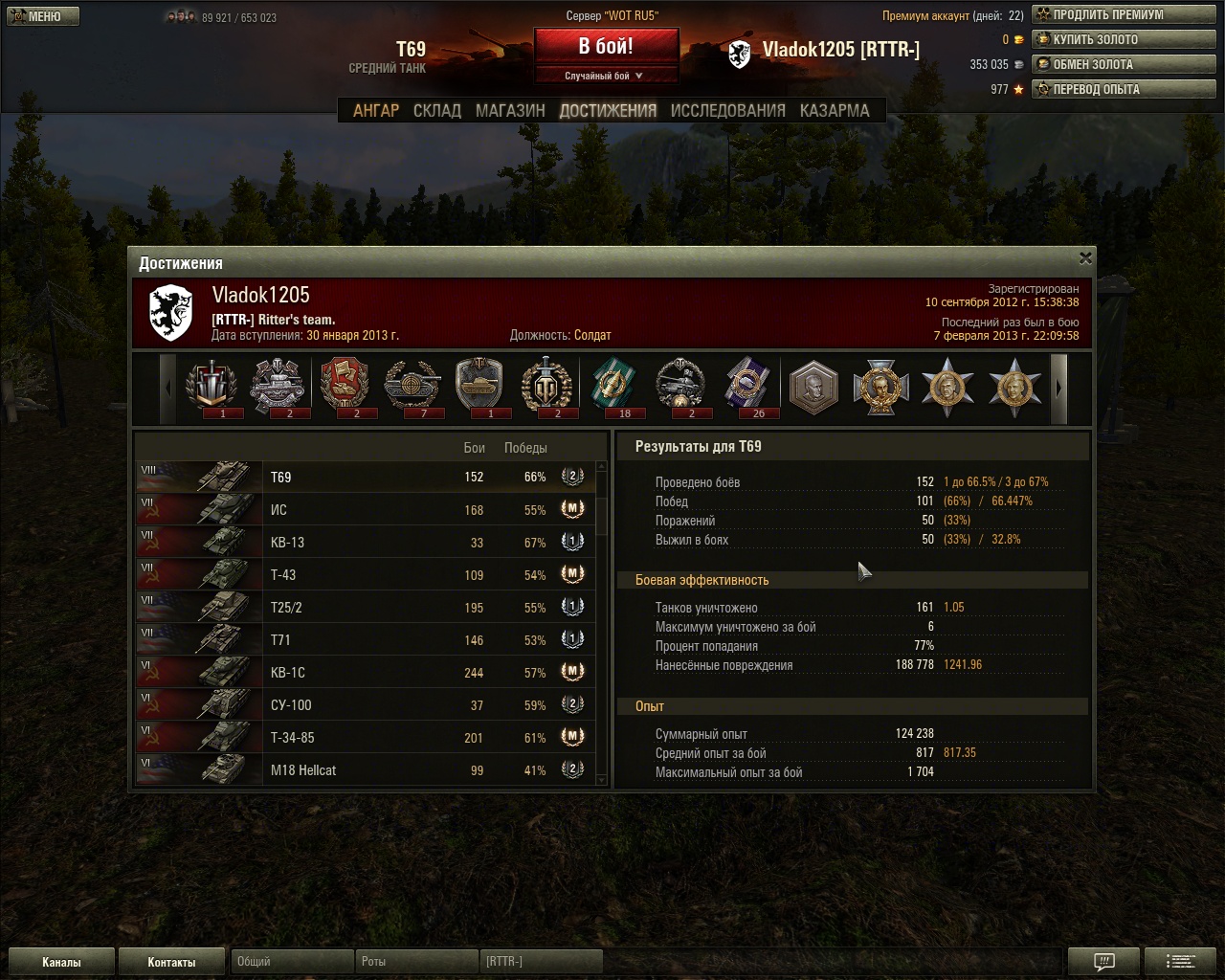Screen dimensions: 1225x980
Task: Show next medals with right arrow
Action: 1058,389
